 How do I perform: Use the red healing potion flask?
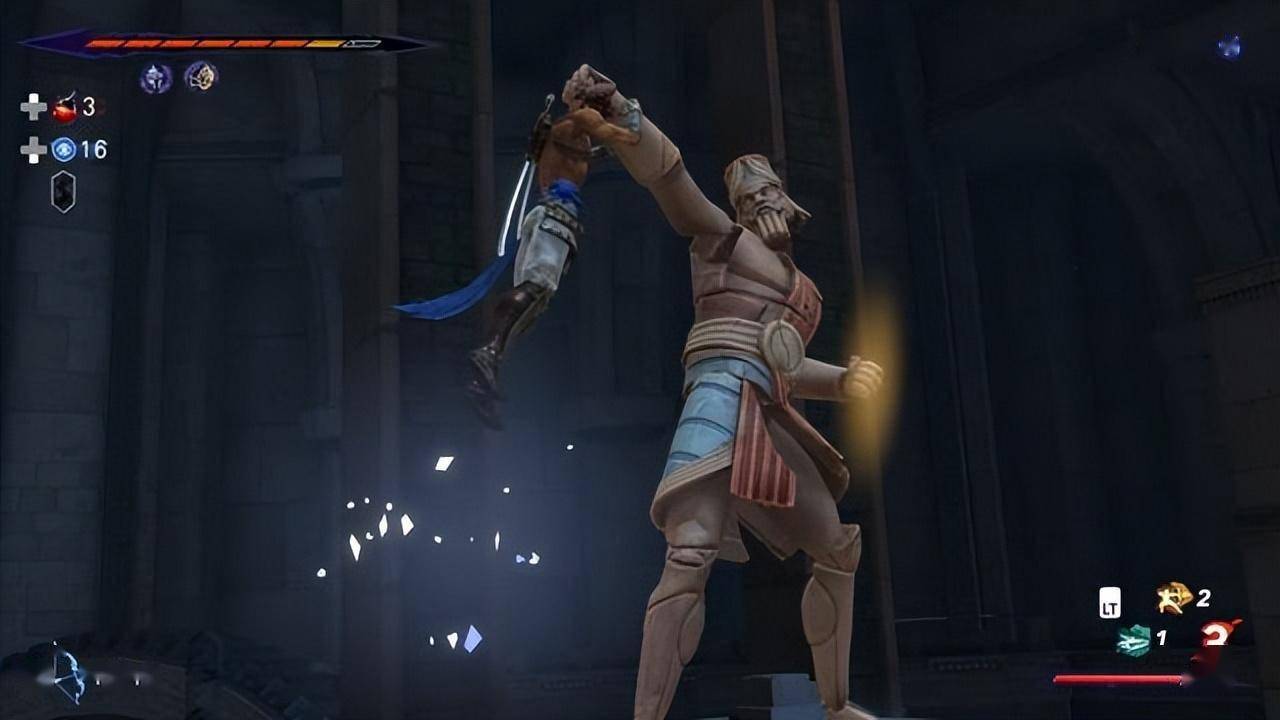(65, 107)
